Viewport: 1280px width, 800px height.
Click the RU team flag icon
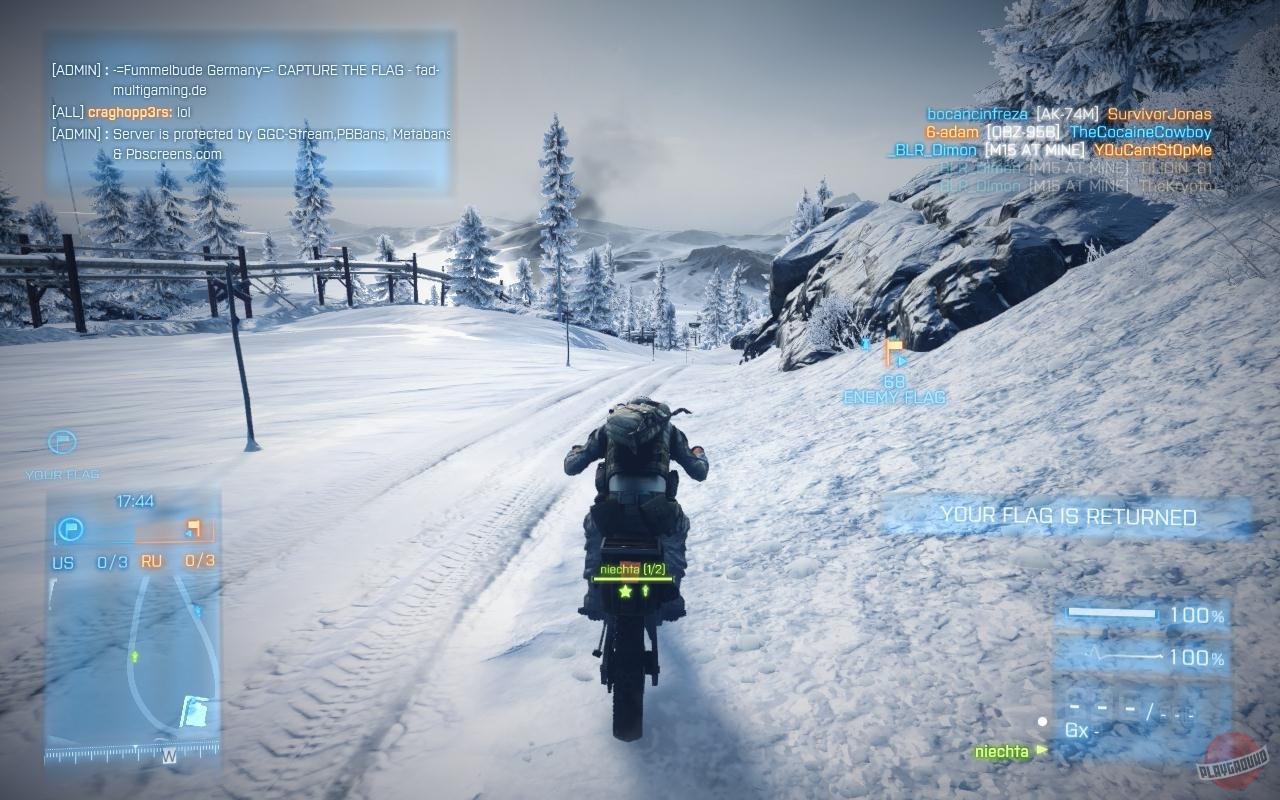194,528
